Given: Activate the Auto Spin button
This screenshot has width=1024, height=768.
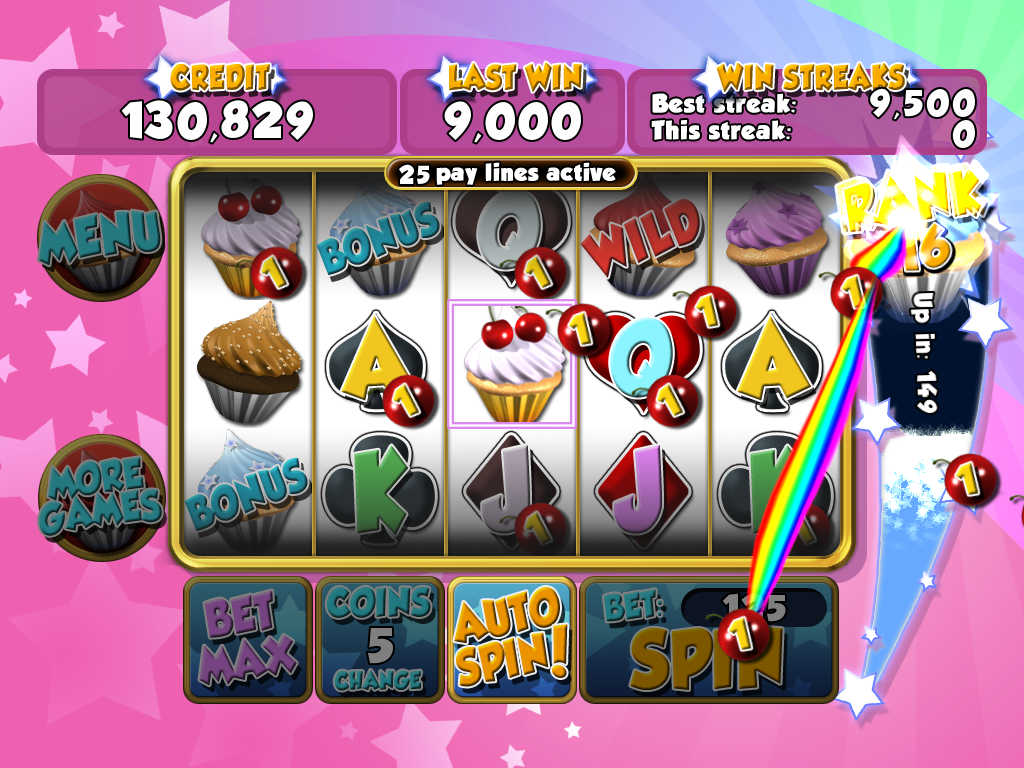Looking at the screenshot, I should (511, 639).
